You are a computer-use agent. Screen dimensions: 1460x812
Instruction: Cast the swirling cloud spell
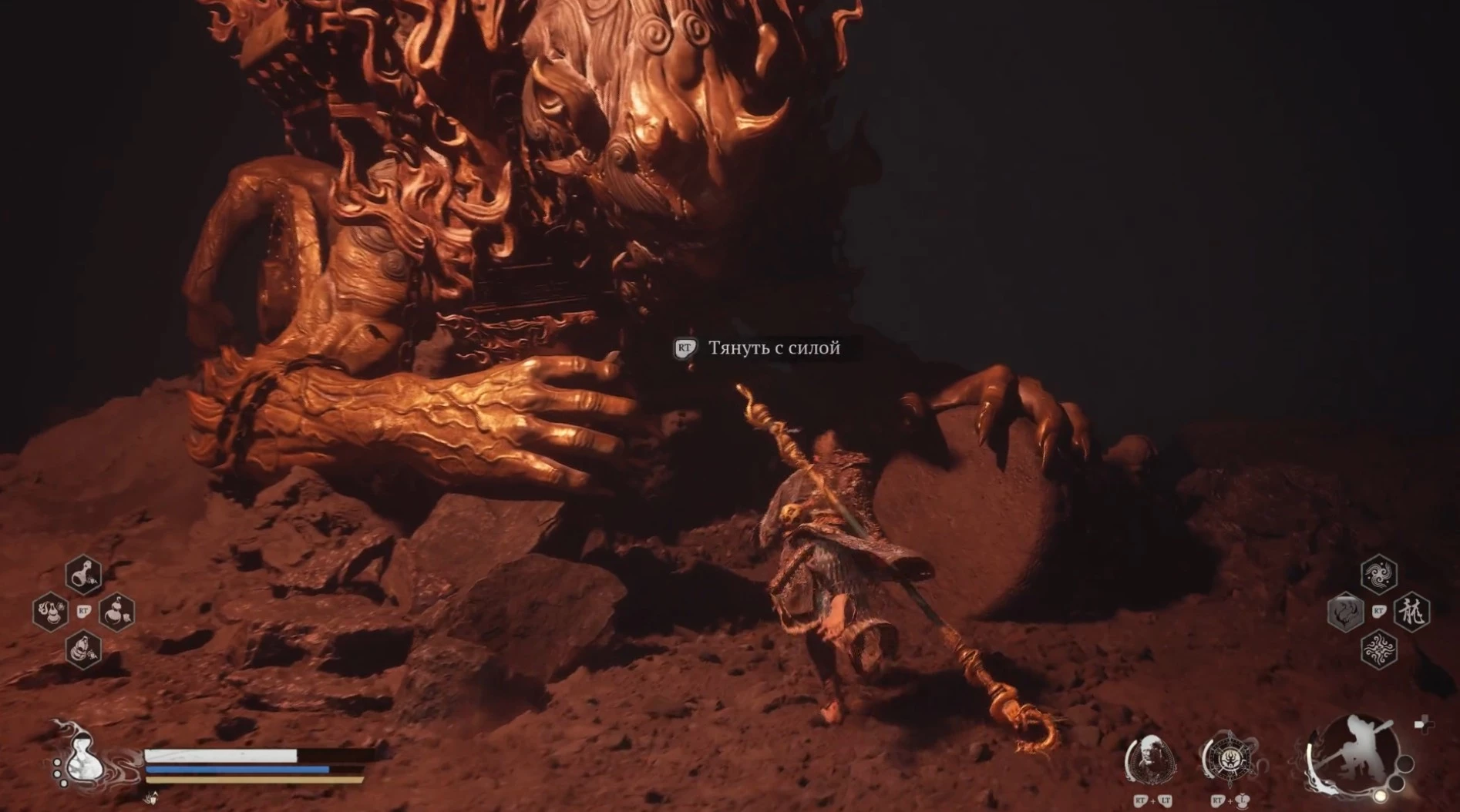click(x=1378, y=575)
